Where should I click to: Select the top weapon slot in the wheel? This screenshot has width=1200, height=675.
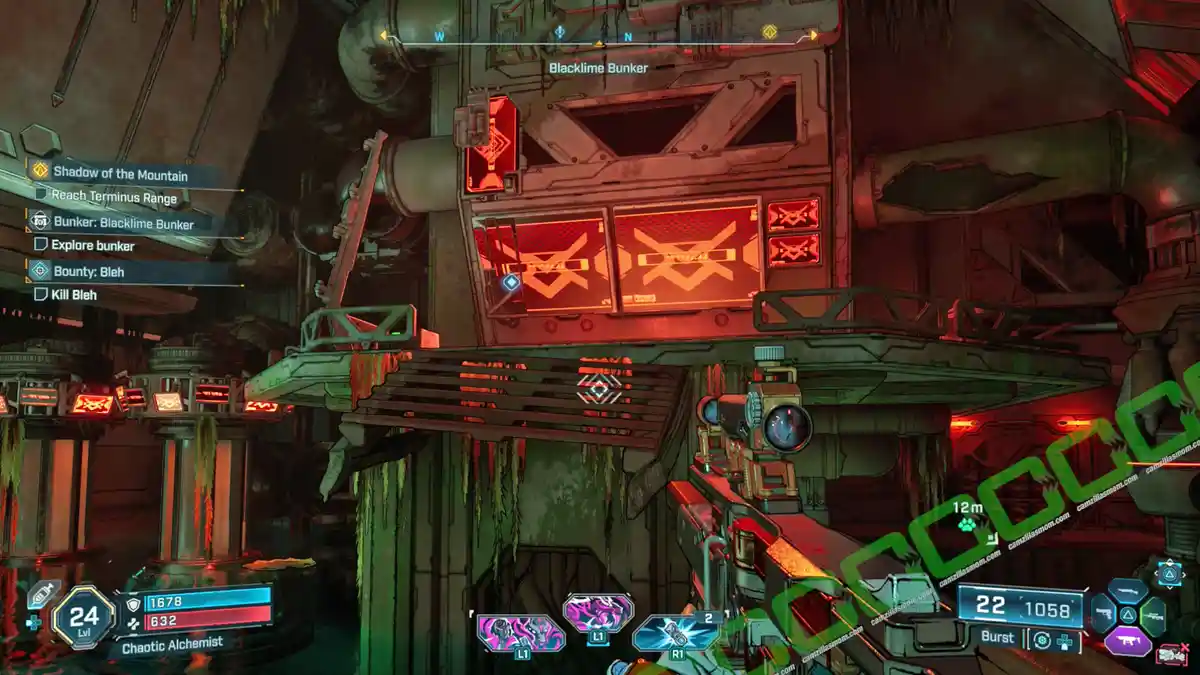coord(1127,592)
